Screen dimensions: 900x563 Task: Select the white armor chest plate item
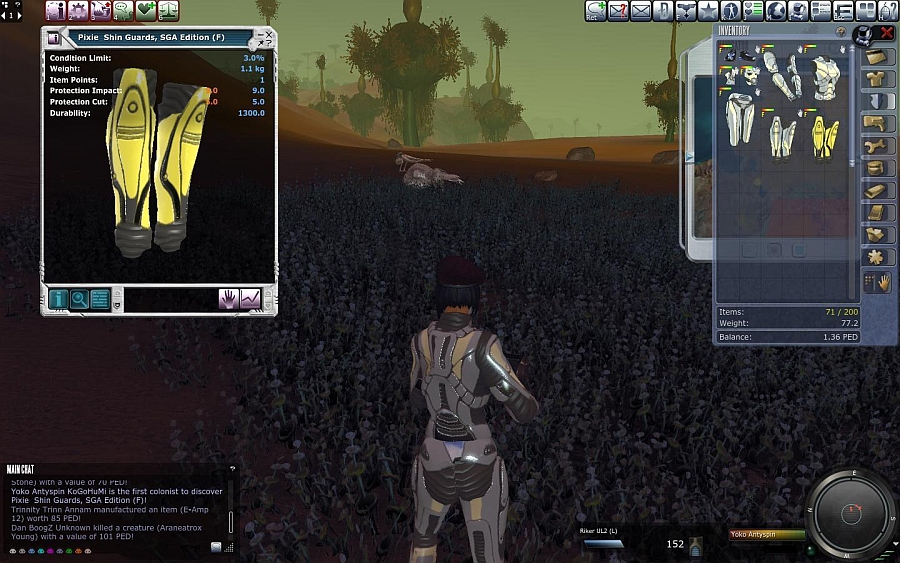(825, 75)
